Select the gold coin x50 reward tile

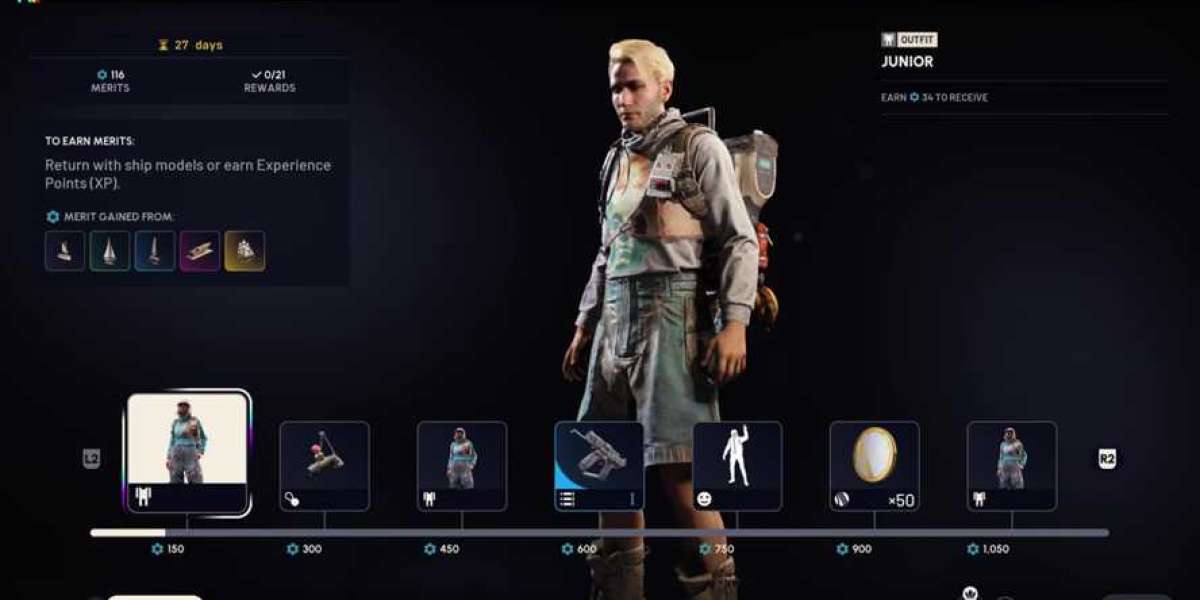pos(874,465)
